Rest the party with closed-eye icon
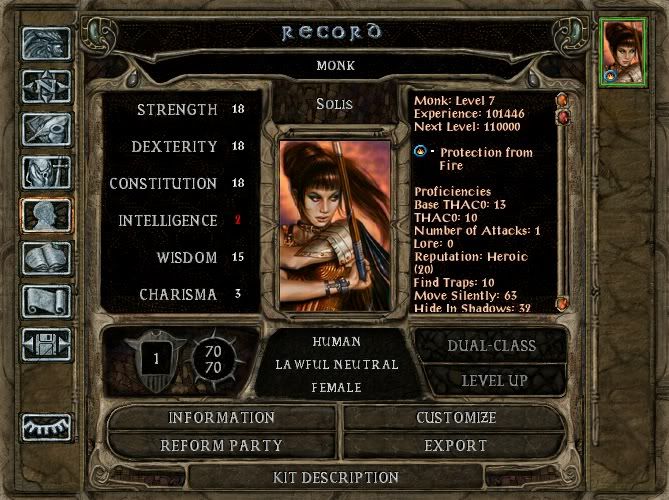 tap(46, 427)
